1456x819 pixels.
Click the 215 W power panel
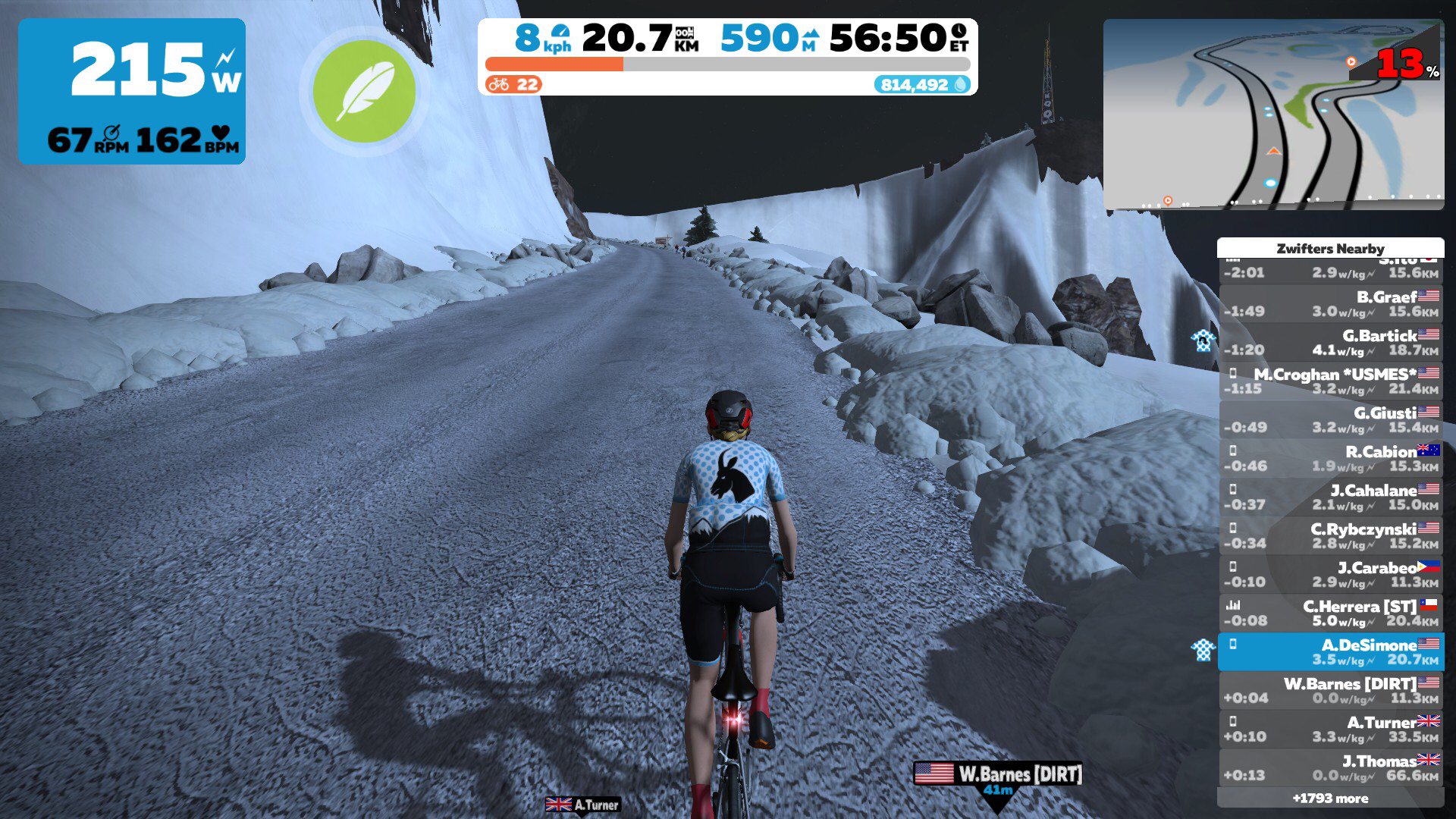(x=132, y=91)
